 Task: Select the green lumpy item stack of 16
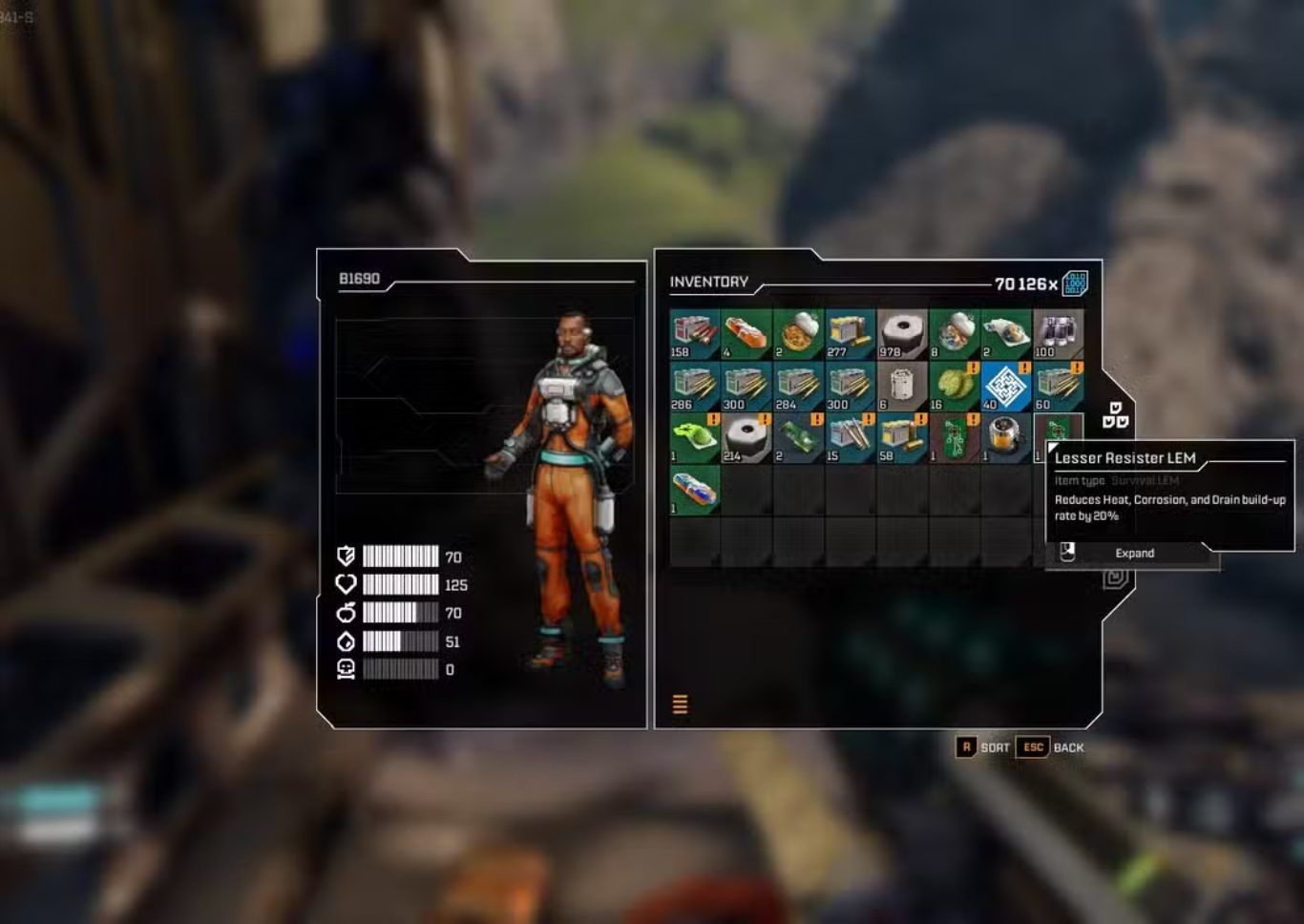tap(954, 387)
